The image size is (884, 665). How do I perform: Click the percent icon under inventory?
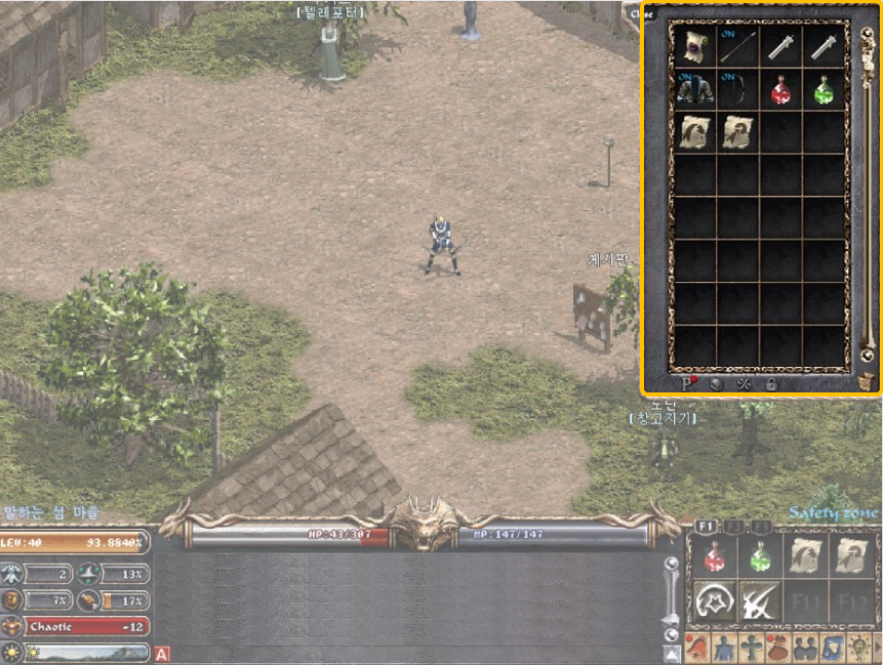[x=743, y=383]
